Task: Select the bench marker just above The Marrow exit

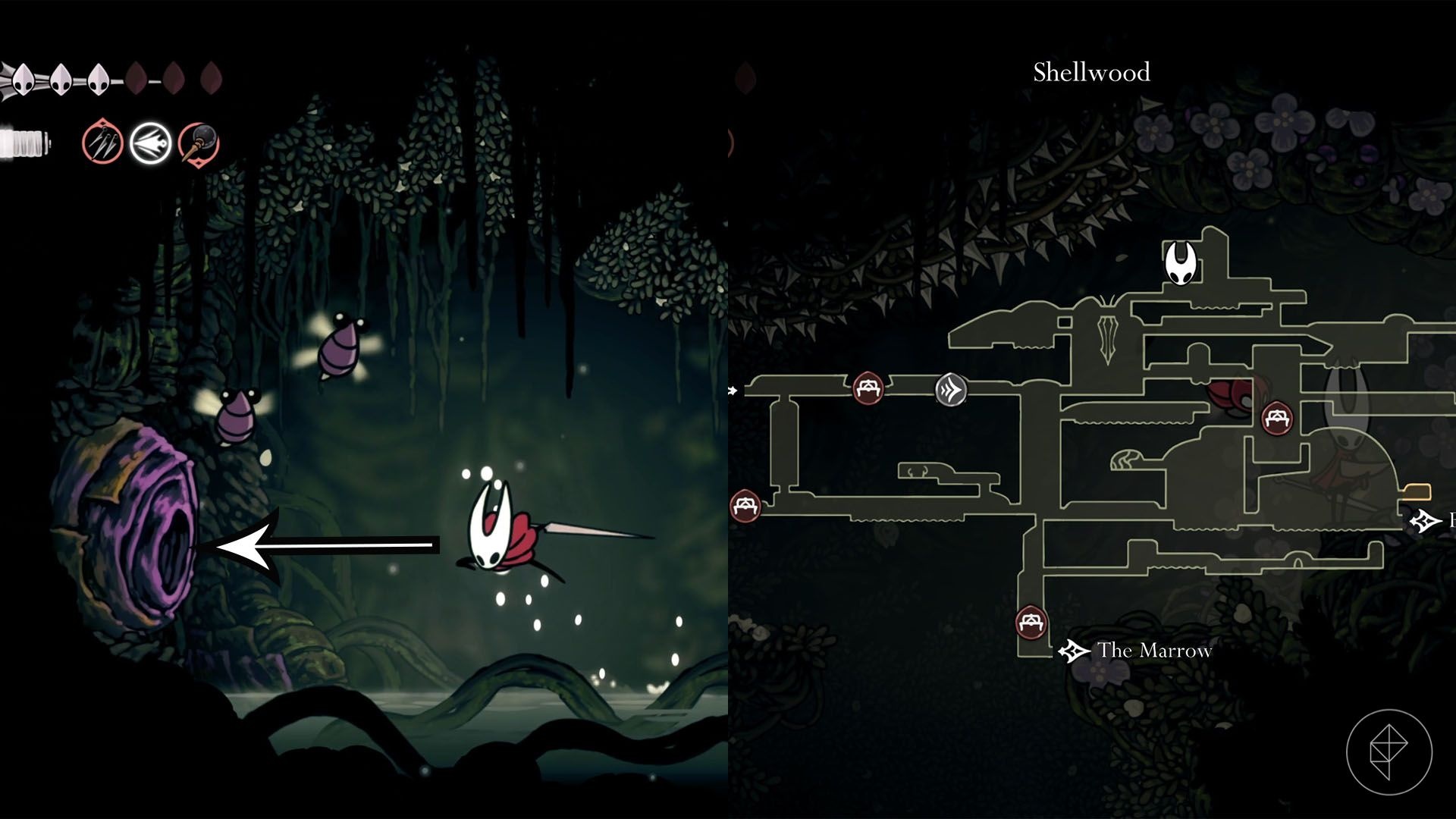Action: pos(1031,623)
